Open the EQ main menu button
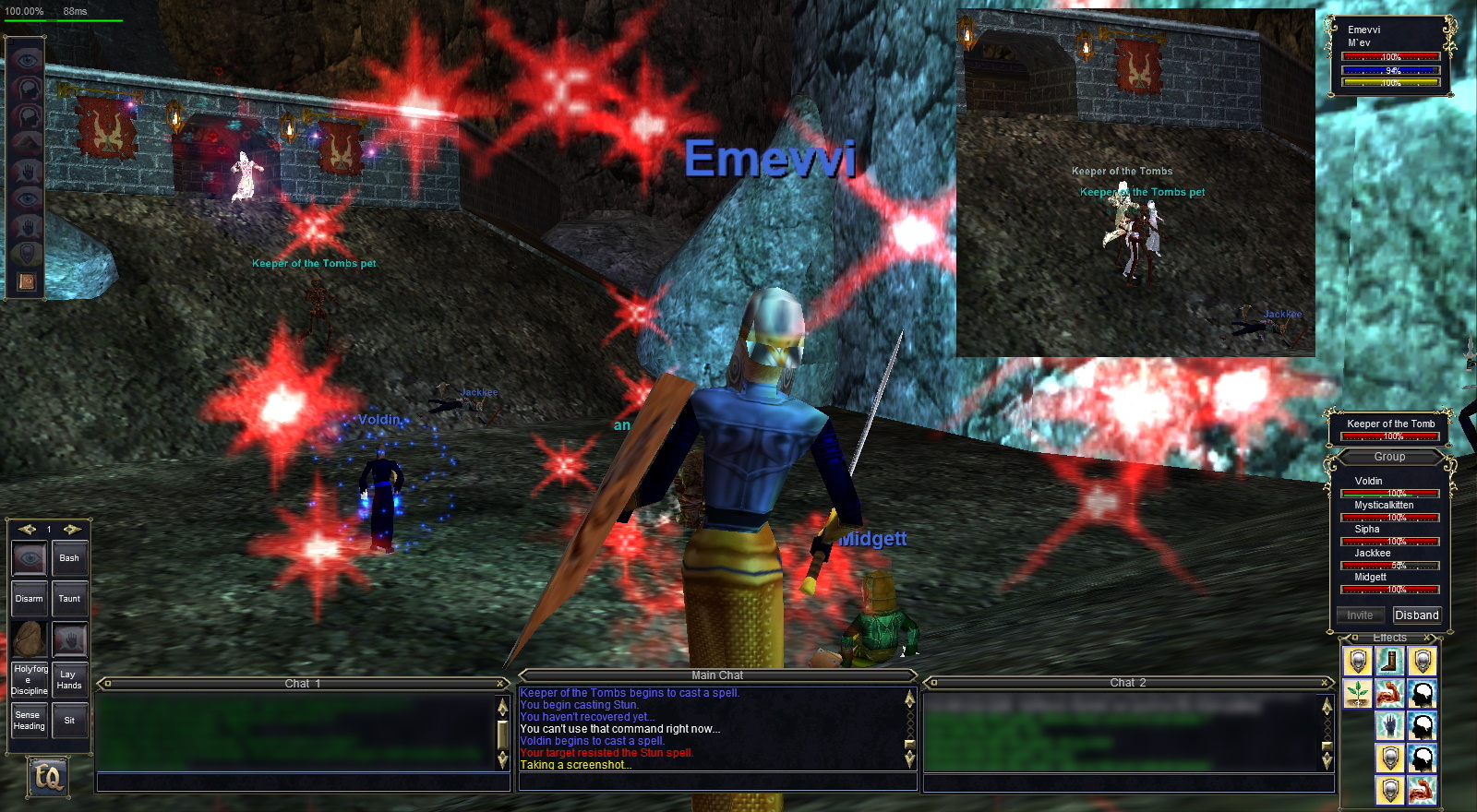The image size is (1477, 812). tap(47, 776)
